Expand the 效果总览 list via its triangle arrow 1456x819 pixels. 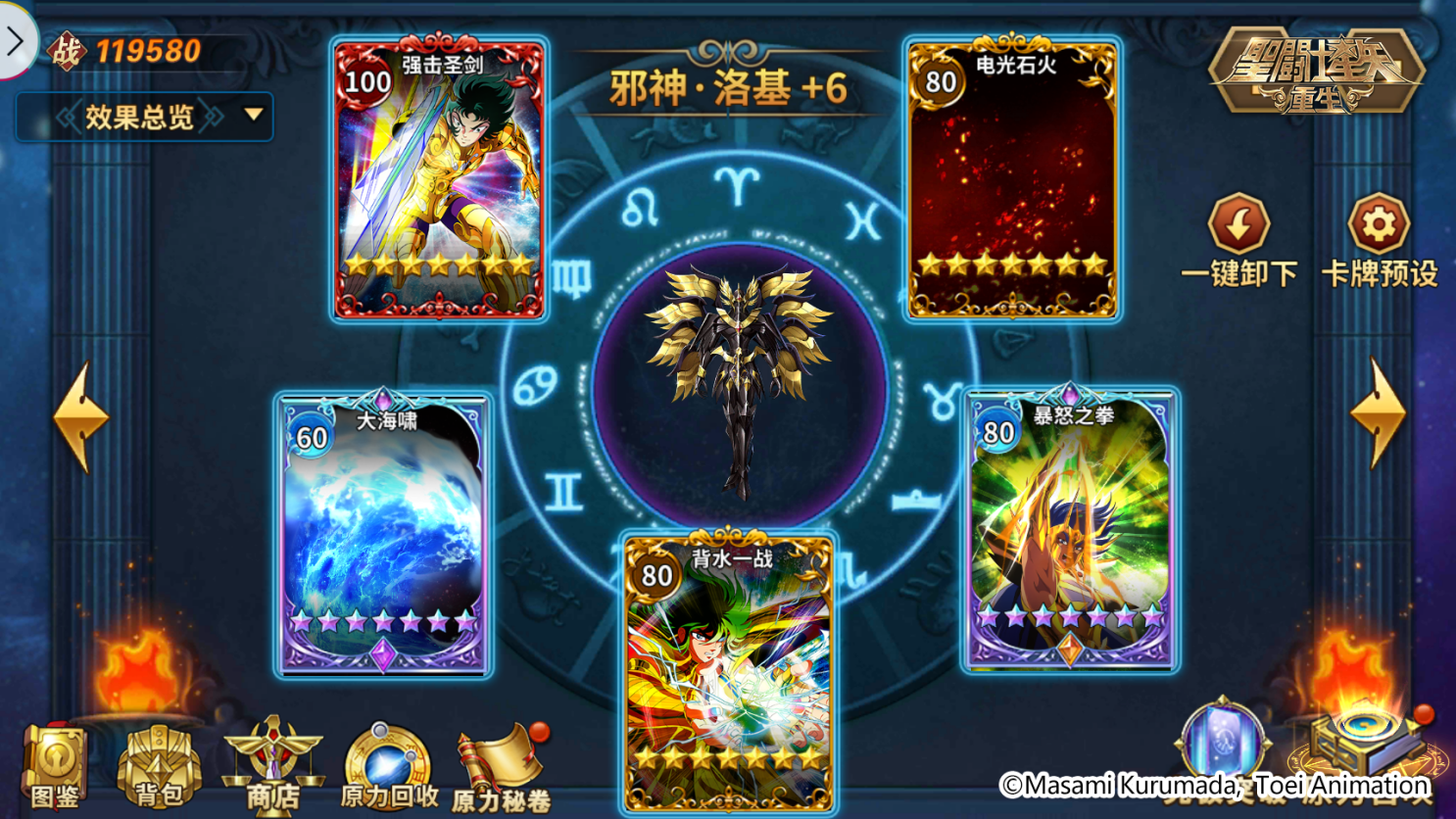255,115
